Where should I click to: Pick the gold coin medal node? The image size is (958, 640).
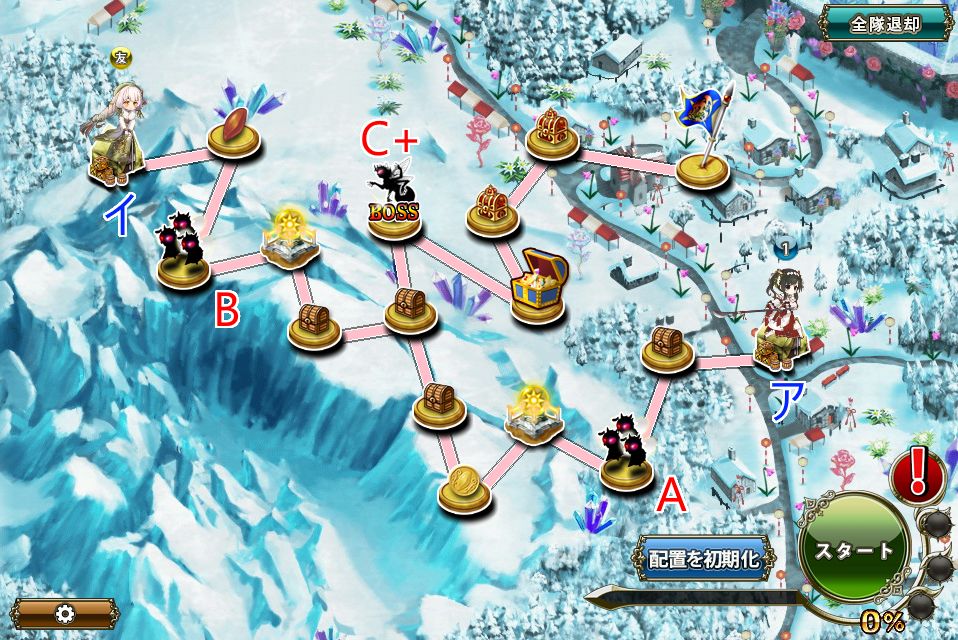click(x=465, y=485)
